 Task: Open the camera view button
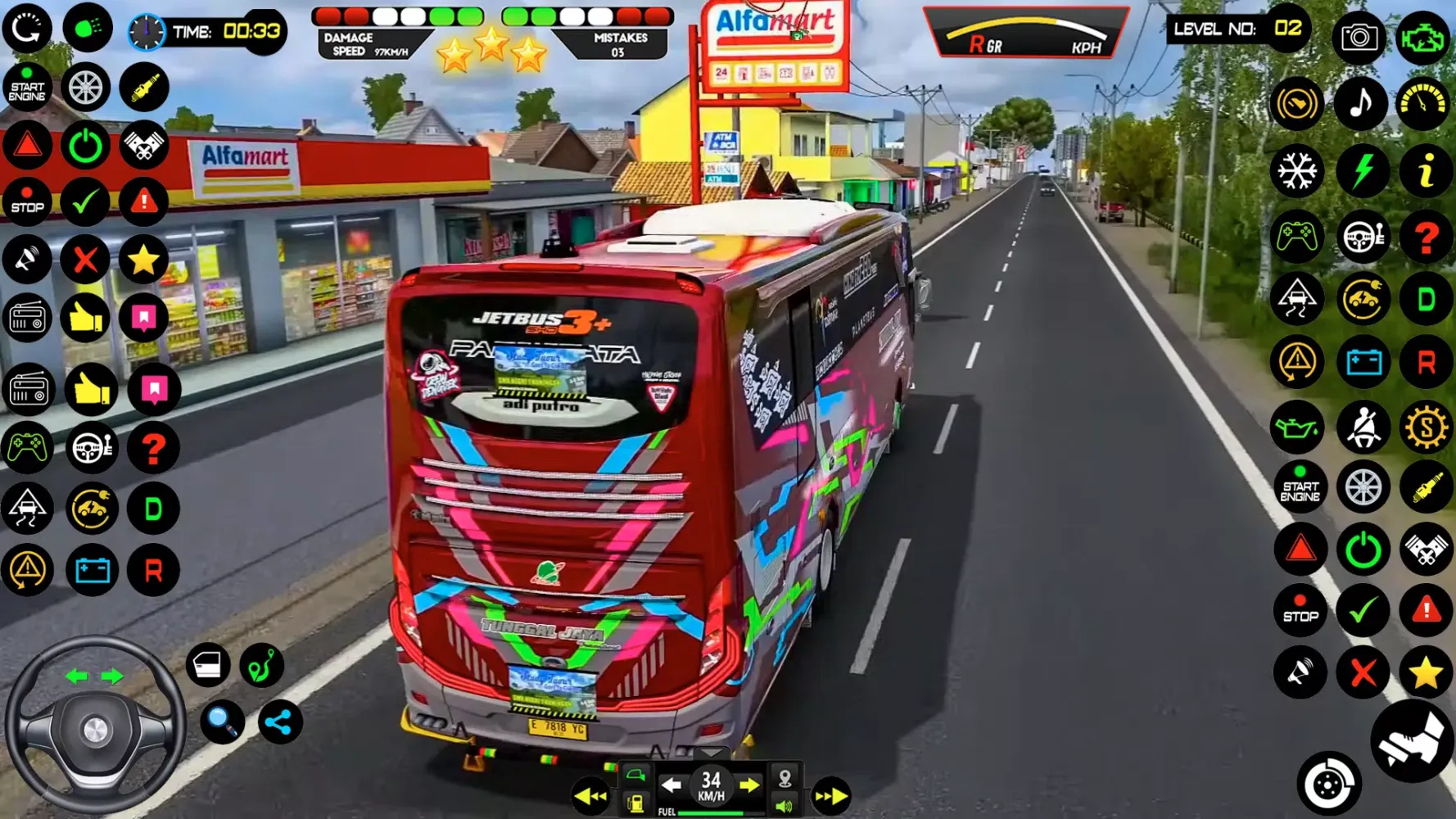click(1359, 37)
